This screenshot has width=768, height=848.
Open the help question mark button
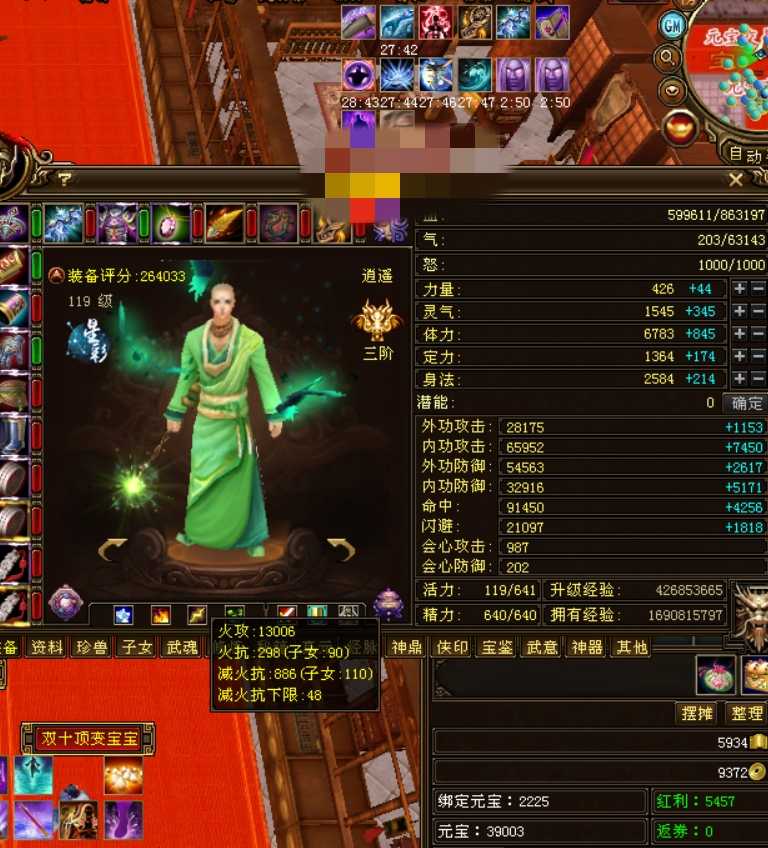(65, 179)
